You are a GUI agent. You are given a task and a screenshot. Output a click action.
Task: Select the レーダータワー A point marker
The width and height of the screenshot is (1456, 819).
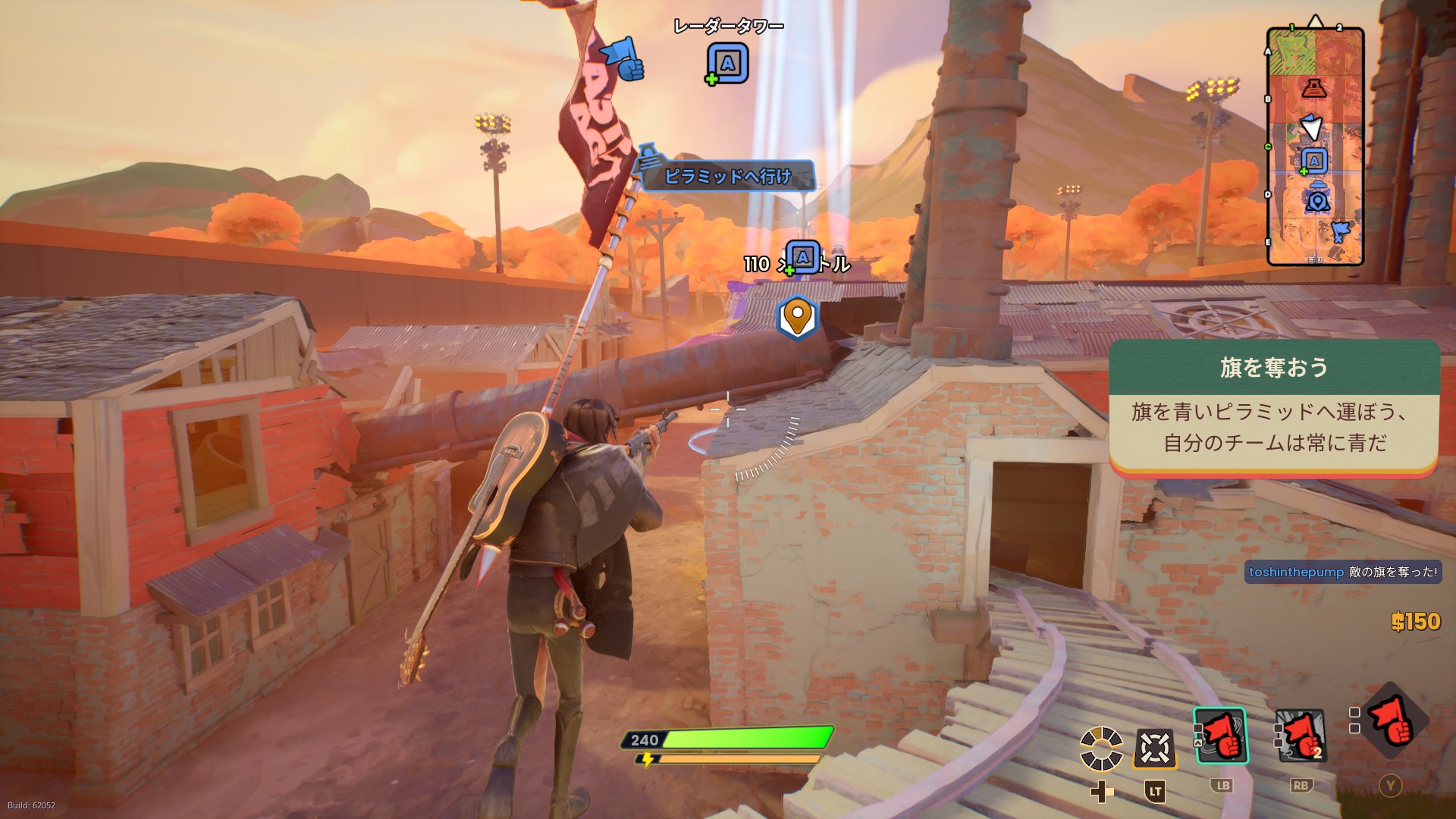coord(728,64)
